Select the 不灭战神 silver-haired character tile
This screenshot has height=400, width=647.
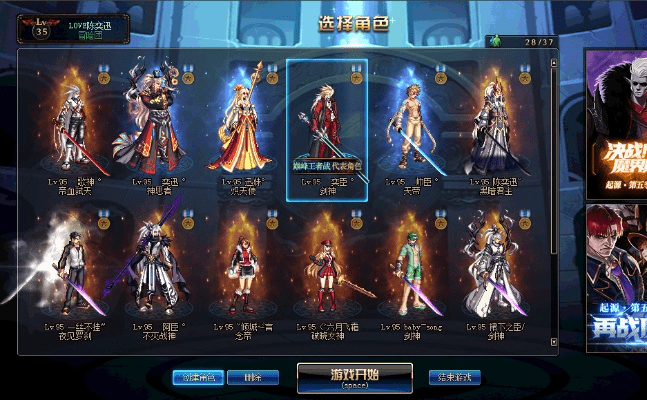(x=159, y=270)
